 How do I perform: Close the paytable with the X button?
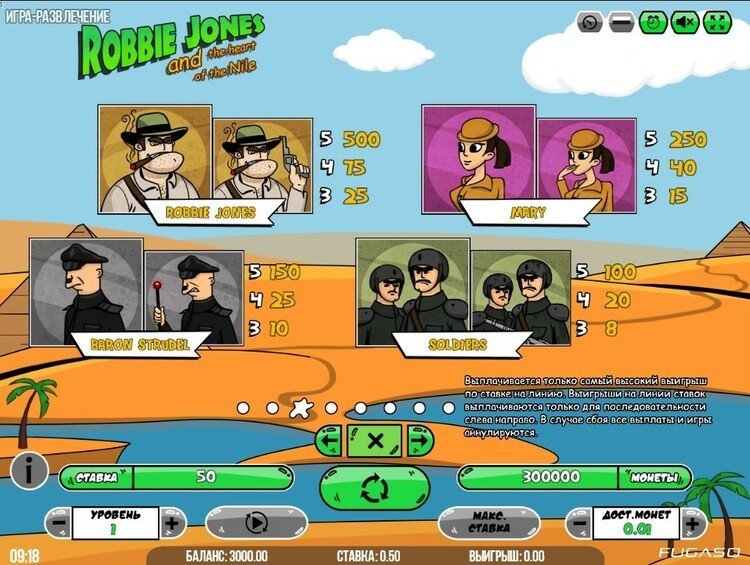[375, 440]
